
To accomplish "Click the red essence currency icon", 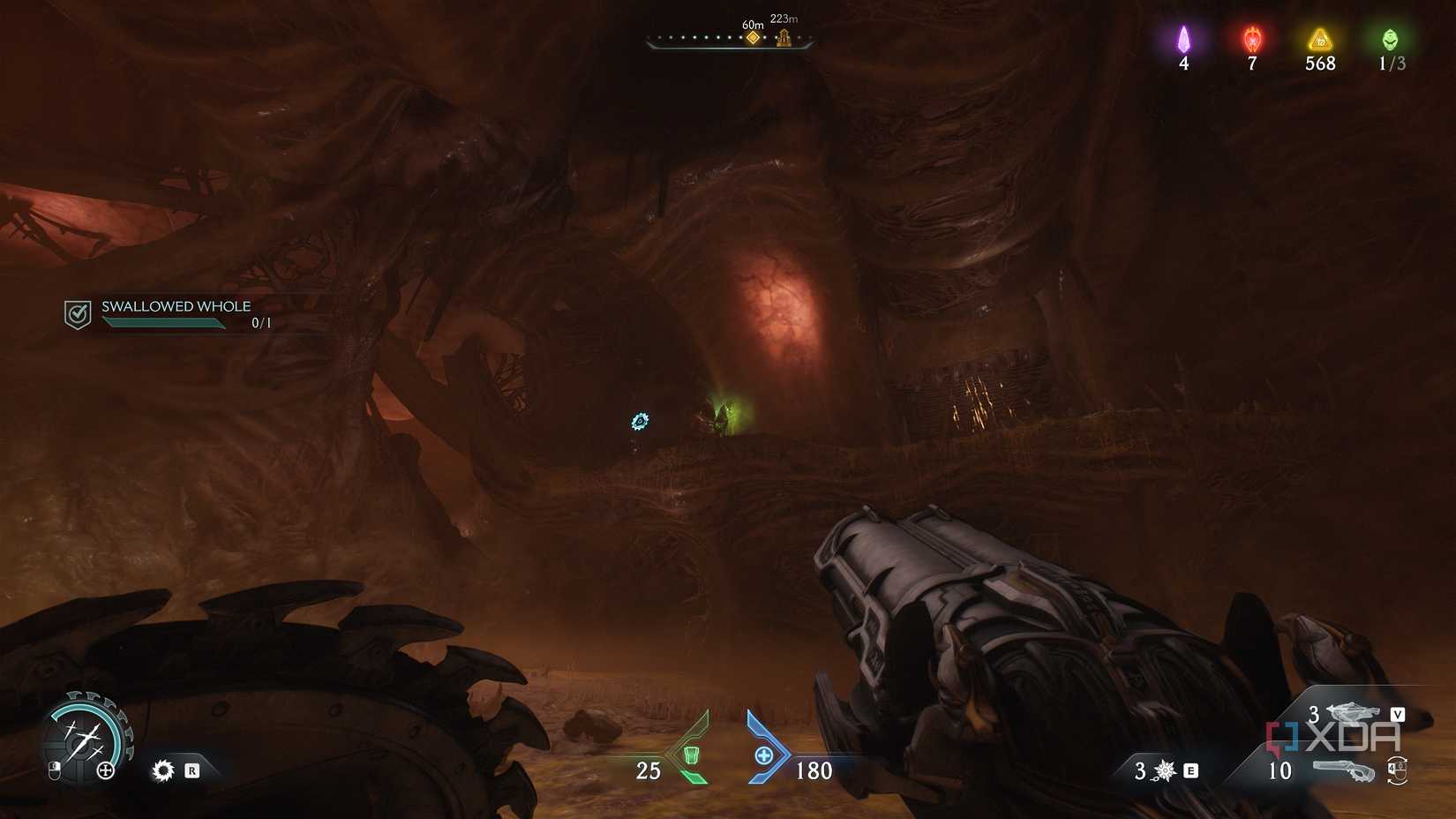I will (1251, 37).
